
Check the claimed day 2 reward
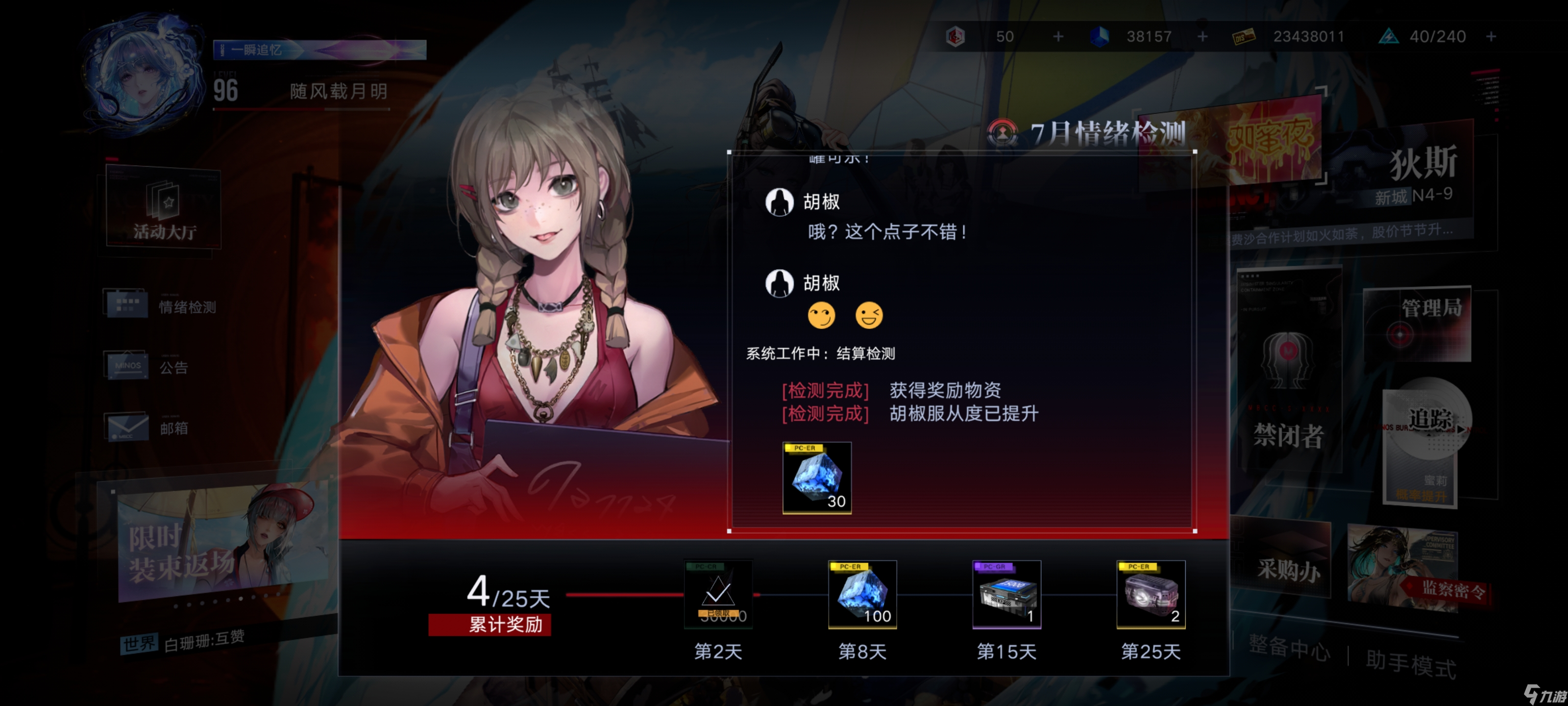(x=718, y=594)
